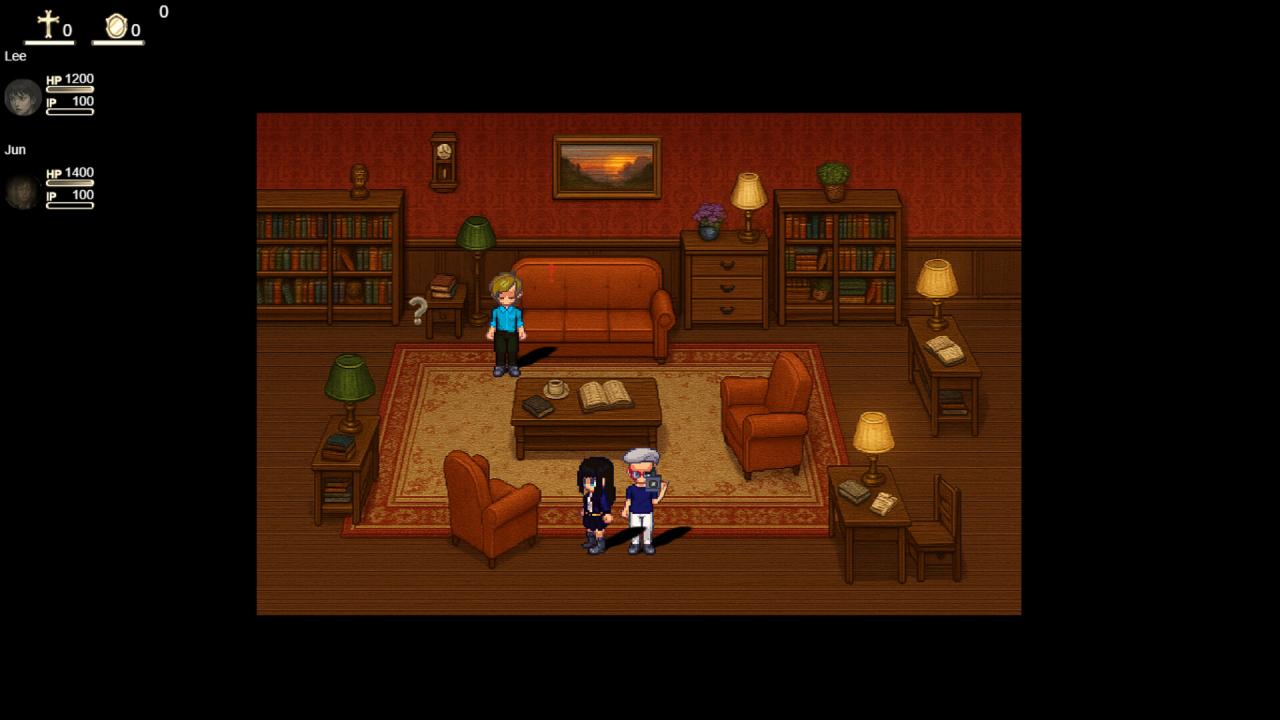Click Lee's character portrait
The width and height of the screenshot is (1280, 720).
(x=22, y=97)
